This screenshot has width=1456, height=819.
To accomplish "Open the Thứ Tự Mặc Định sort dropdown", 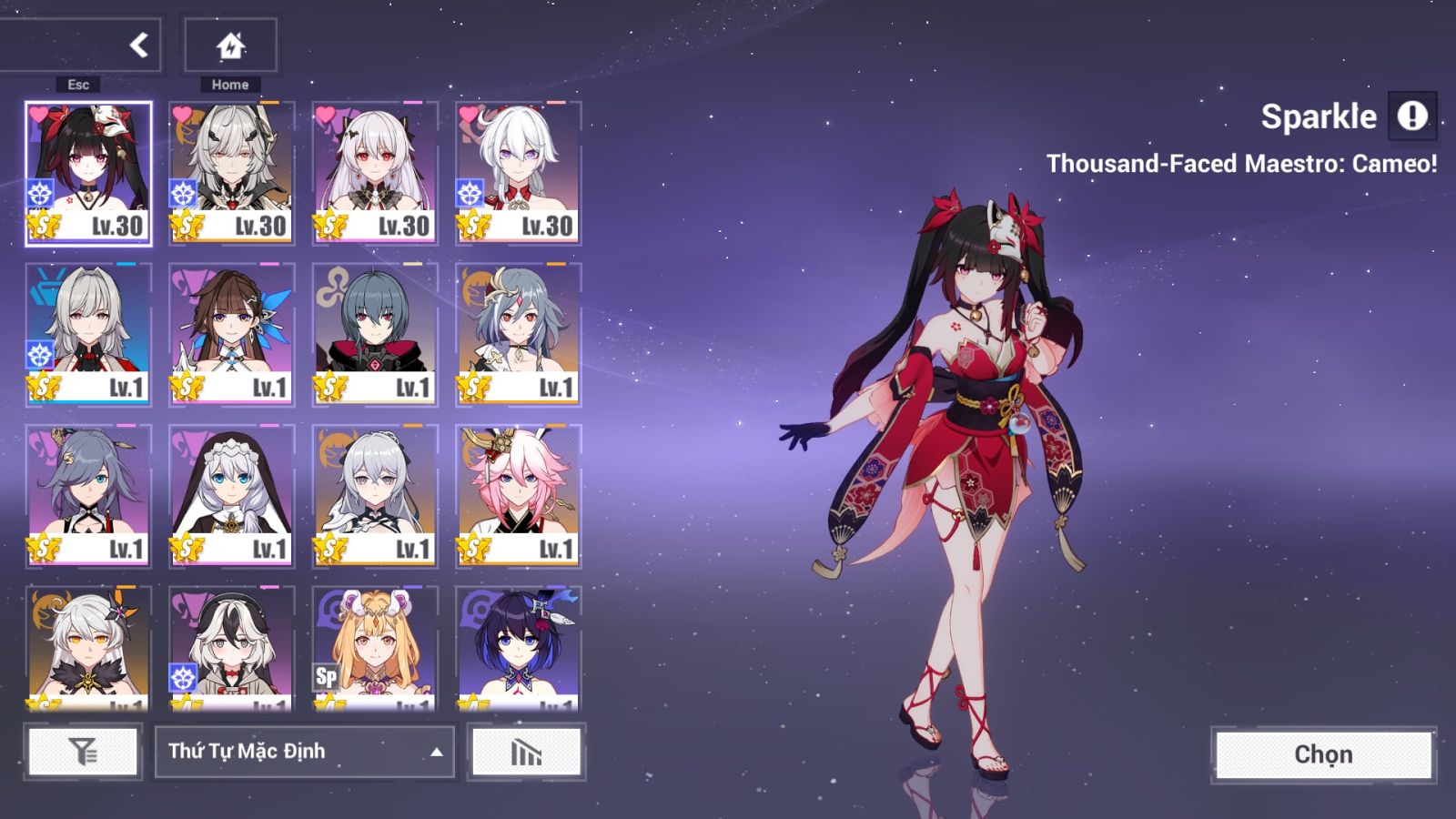I will (x=304, y=752).
